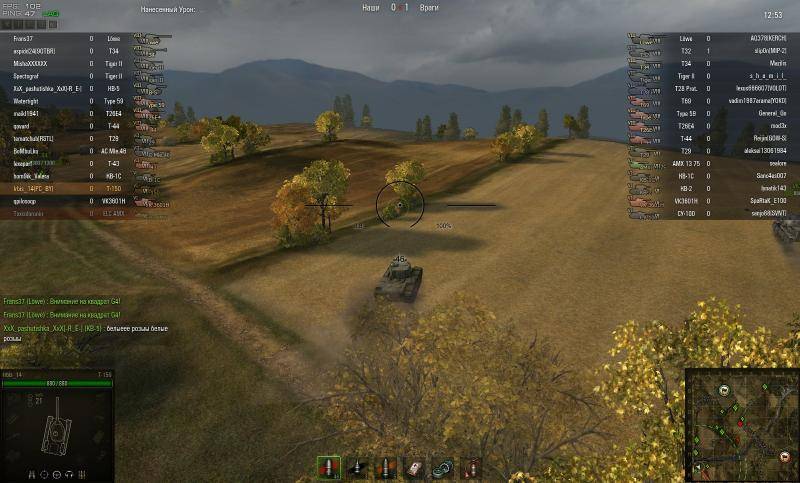Activate the repair kit consumable
Screen dimensions: 800x483
pos(442,467)
